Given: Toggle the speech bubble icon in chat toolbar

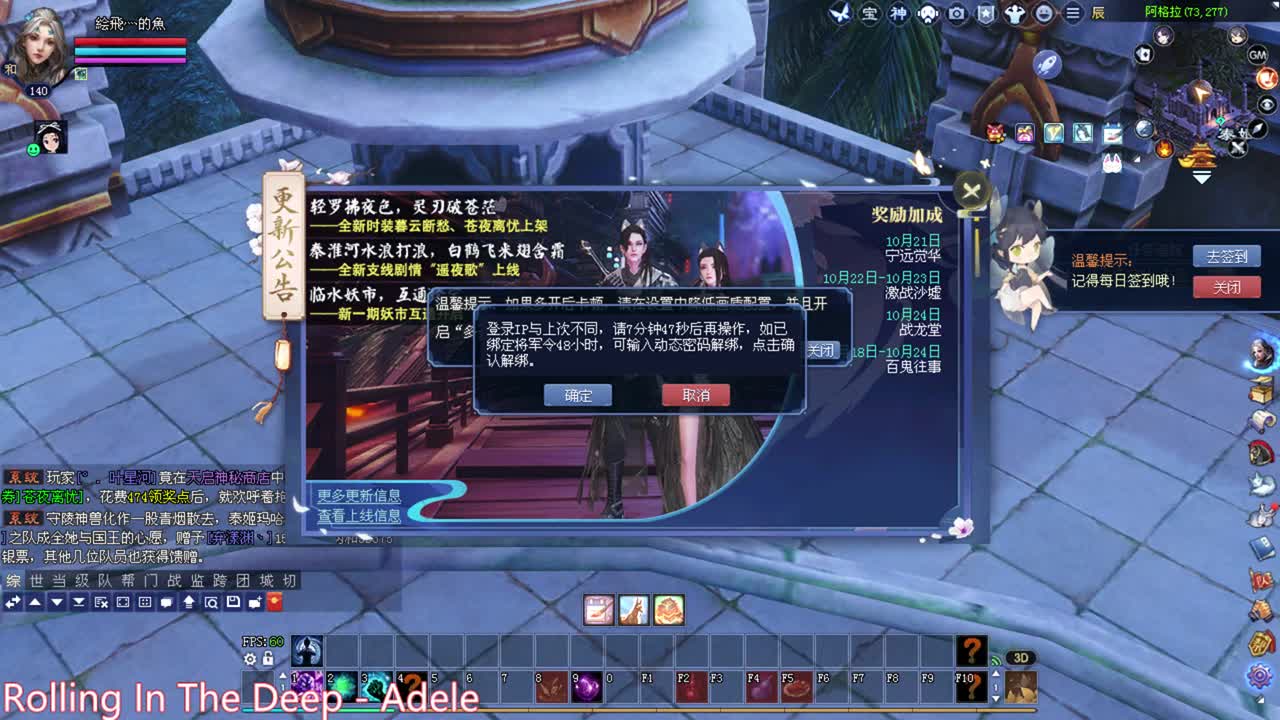Looking at the screenshot, I should 167,603.
